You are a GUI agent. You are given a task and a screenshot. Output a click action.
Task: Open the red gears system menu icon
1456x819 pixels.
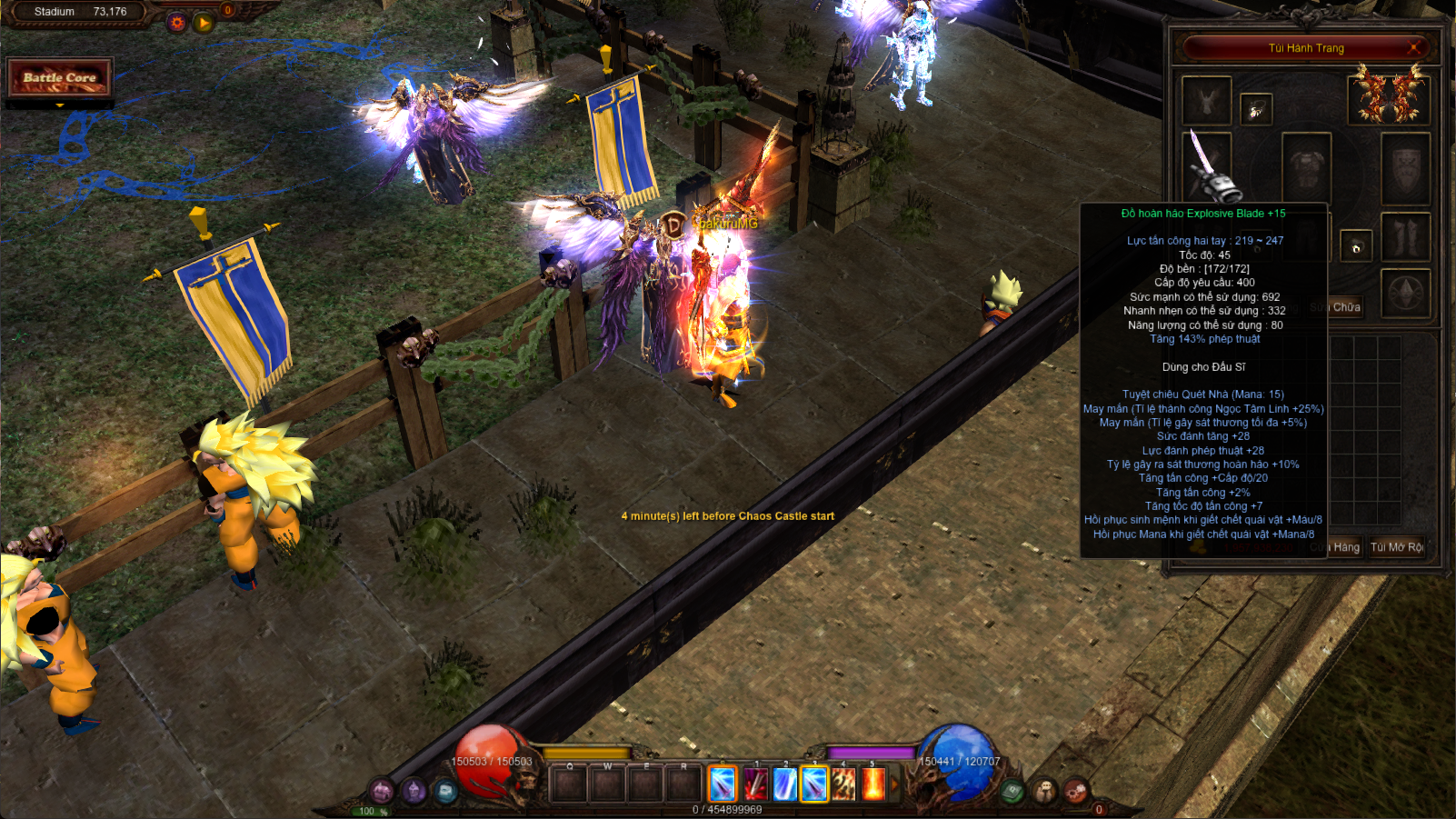click(x=1076, y=791)
